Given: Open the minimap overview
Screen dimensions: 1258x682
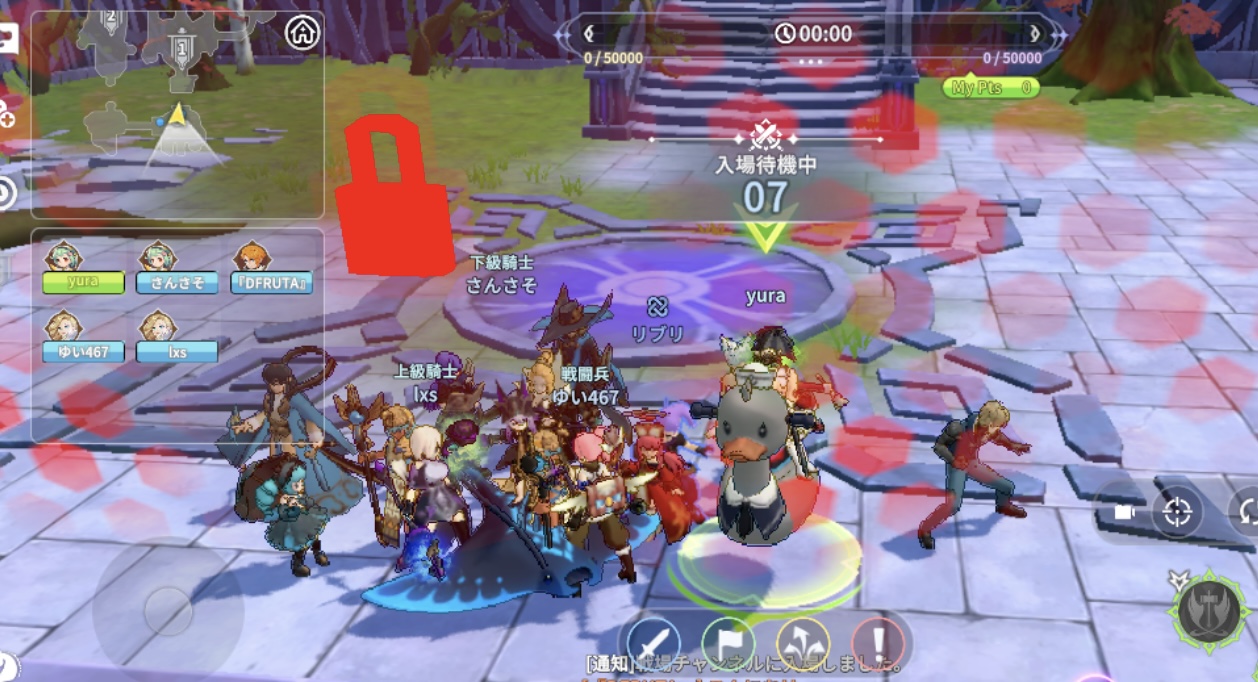Looking at the screenshot, I should (x=177, y=115).
